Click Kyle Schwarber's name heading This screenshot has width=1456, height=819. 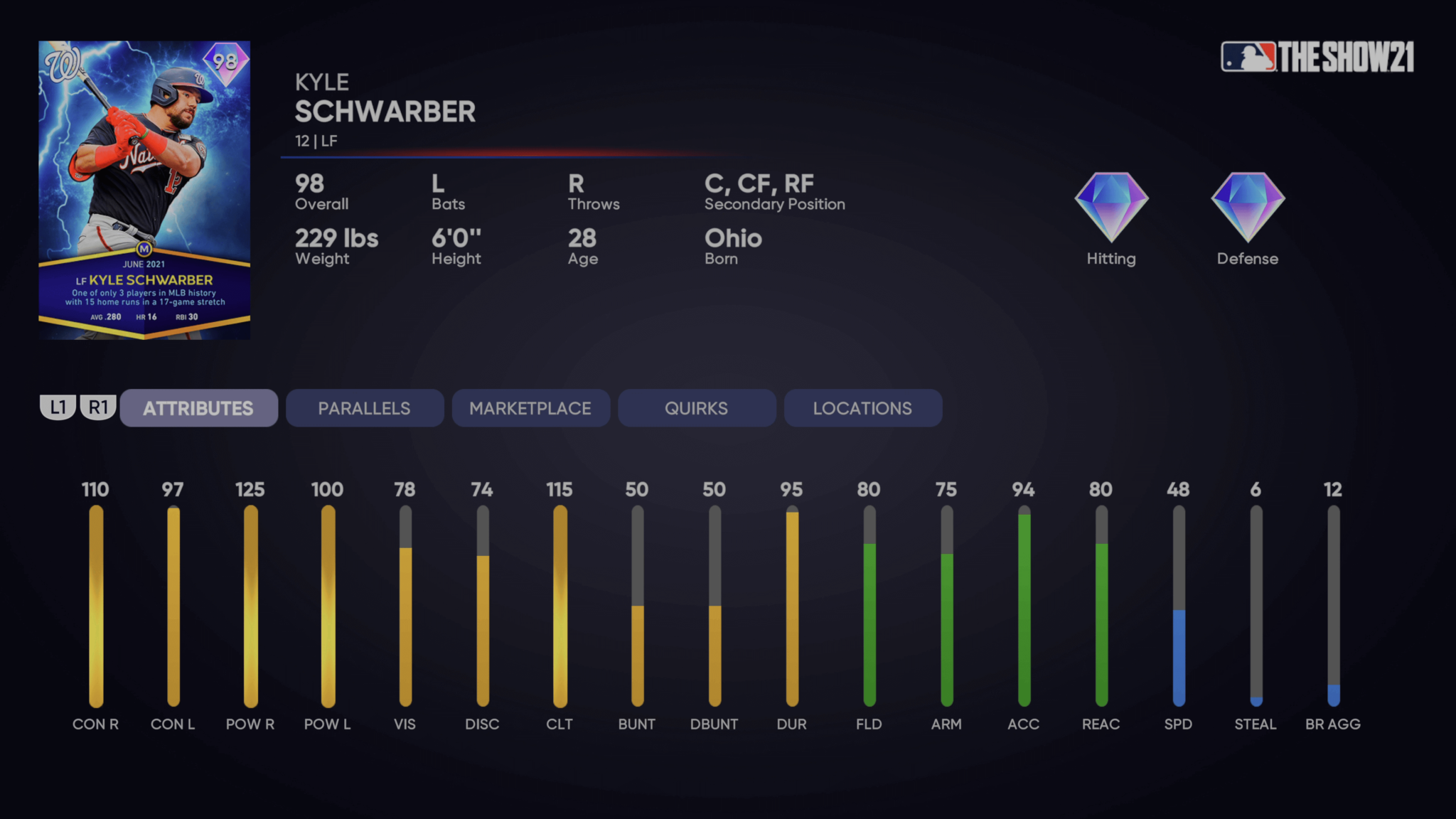(x=385, y=111)
